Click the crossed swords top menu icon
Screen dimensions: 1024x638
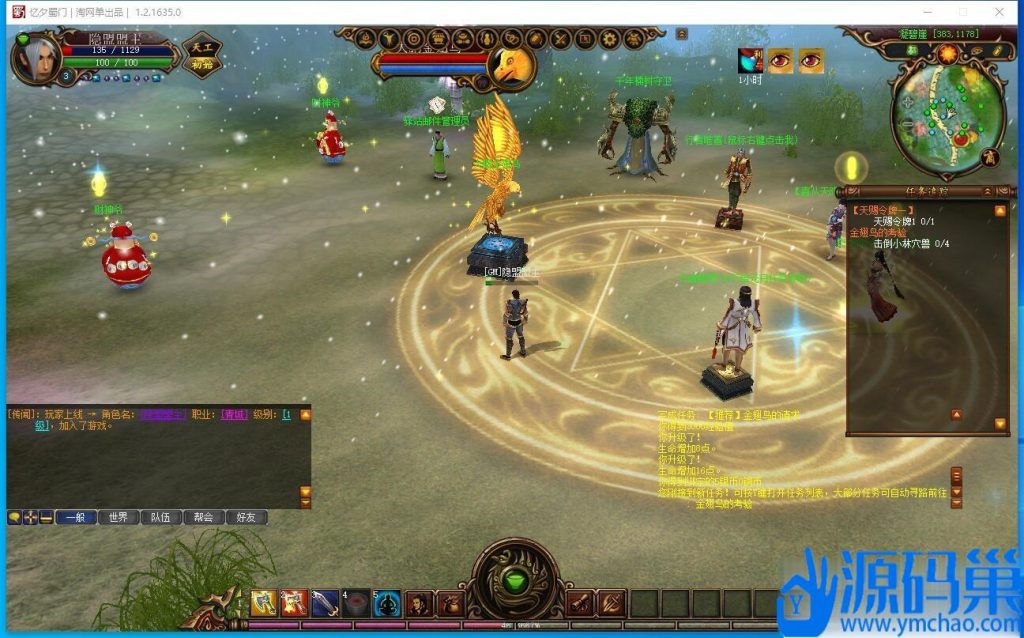560,39
